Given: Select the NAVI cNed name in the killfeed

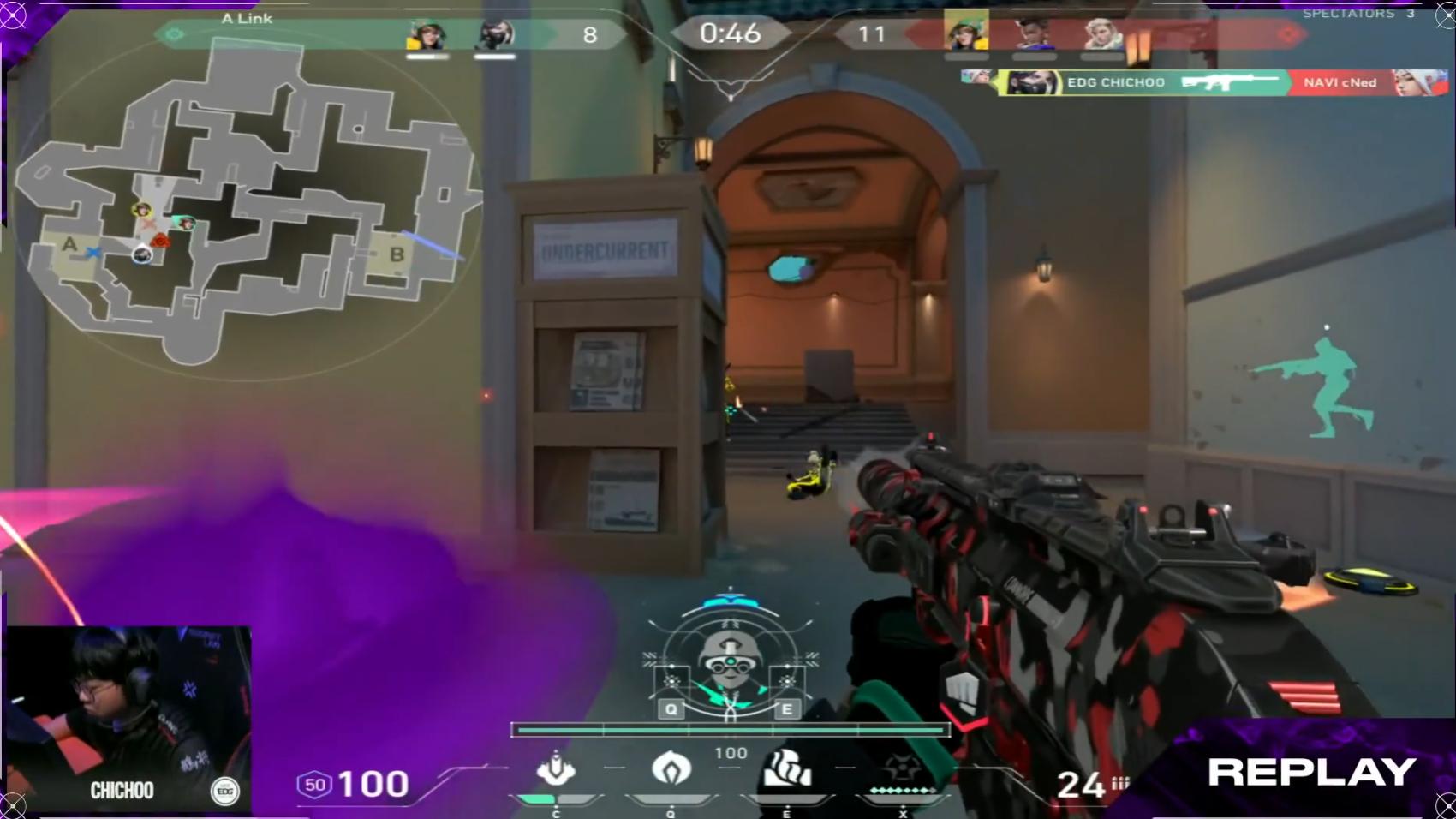Looking at the screenshot, I should (1341, 82).
